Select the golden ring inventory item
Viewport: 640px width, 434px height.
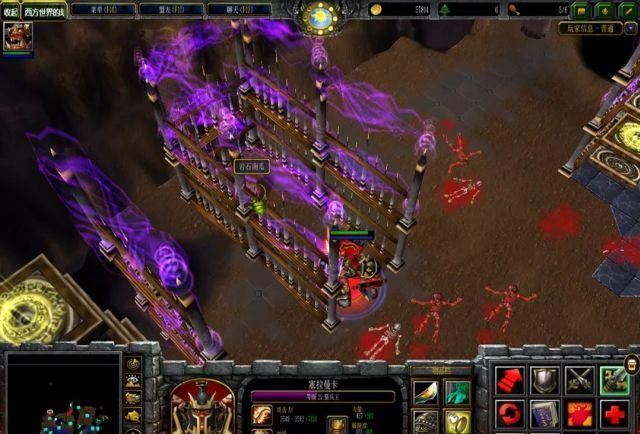tap(457, 421)
